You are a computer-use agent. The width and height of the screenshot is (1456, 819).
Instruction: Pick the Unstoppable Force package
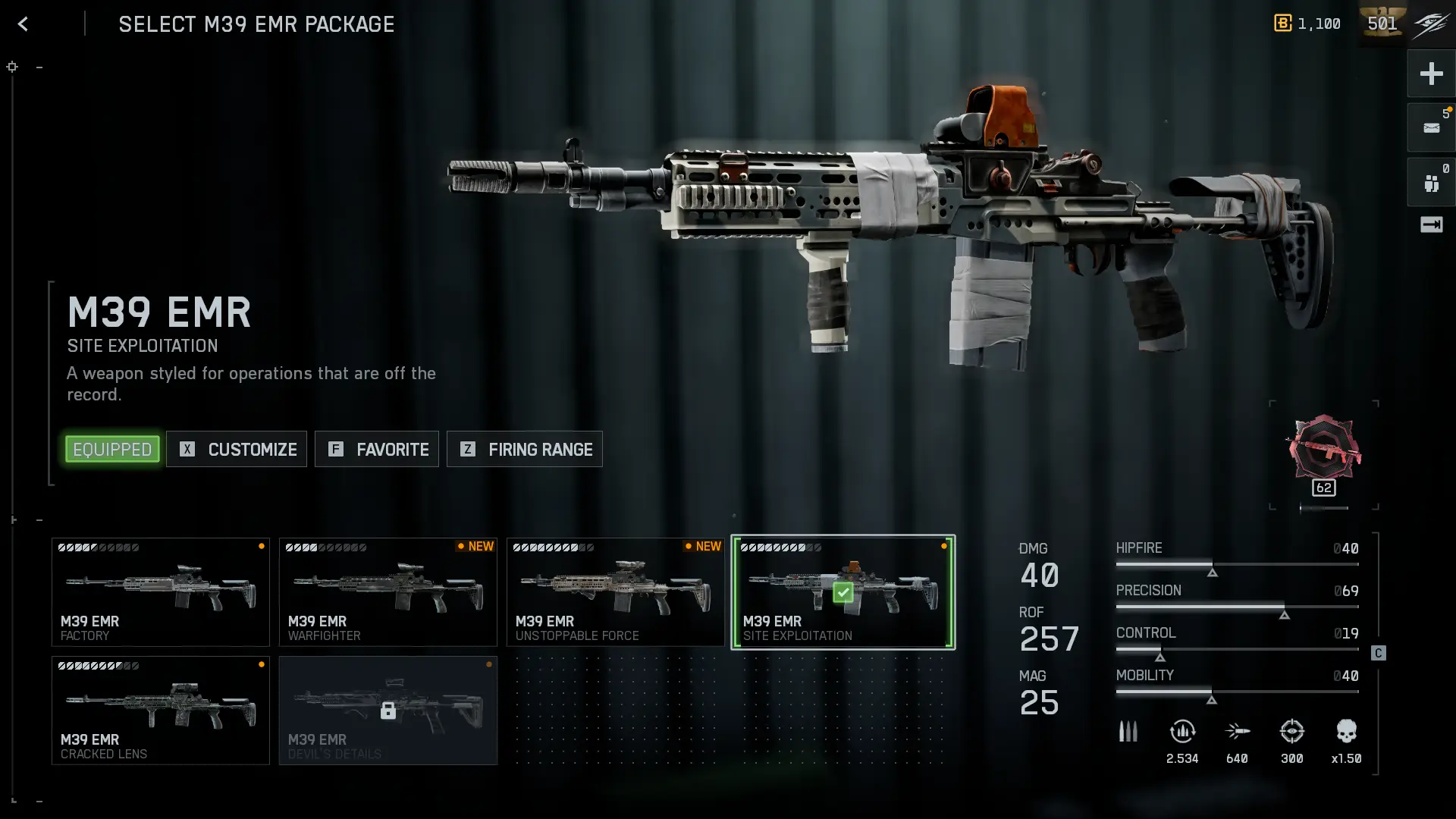(615, 592)
